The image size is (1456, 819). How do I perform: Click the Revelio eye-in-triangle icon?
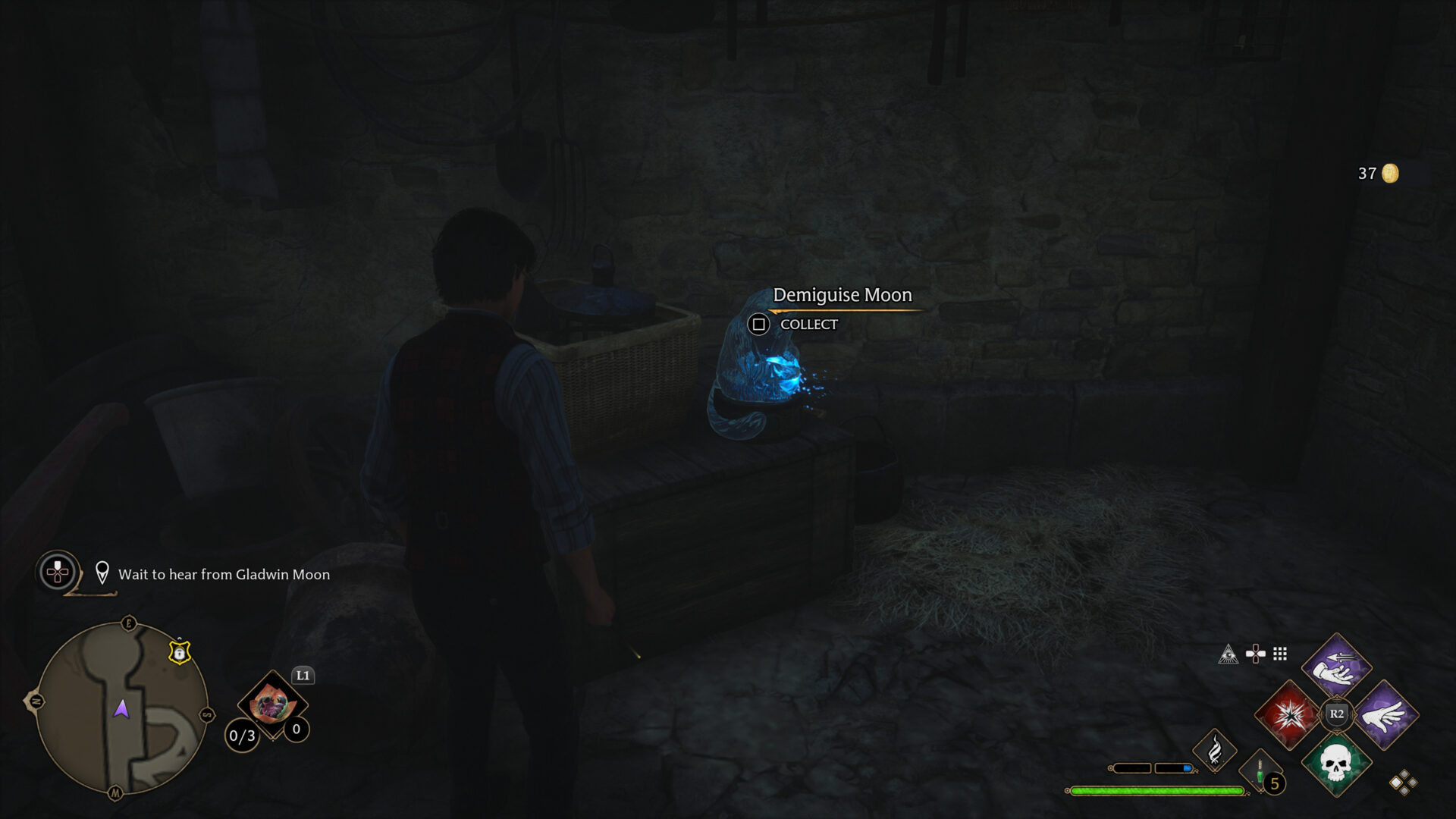(x=1228, y=654)
